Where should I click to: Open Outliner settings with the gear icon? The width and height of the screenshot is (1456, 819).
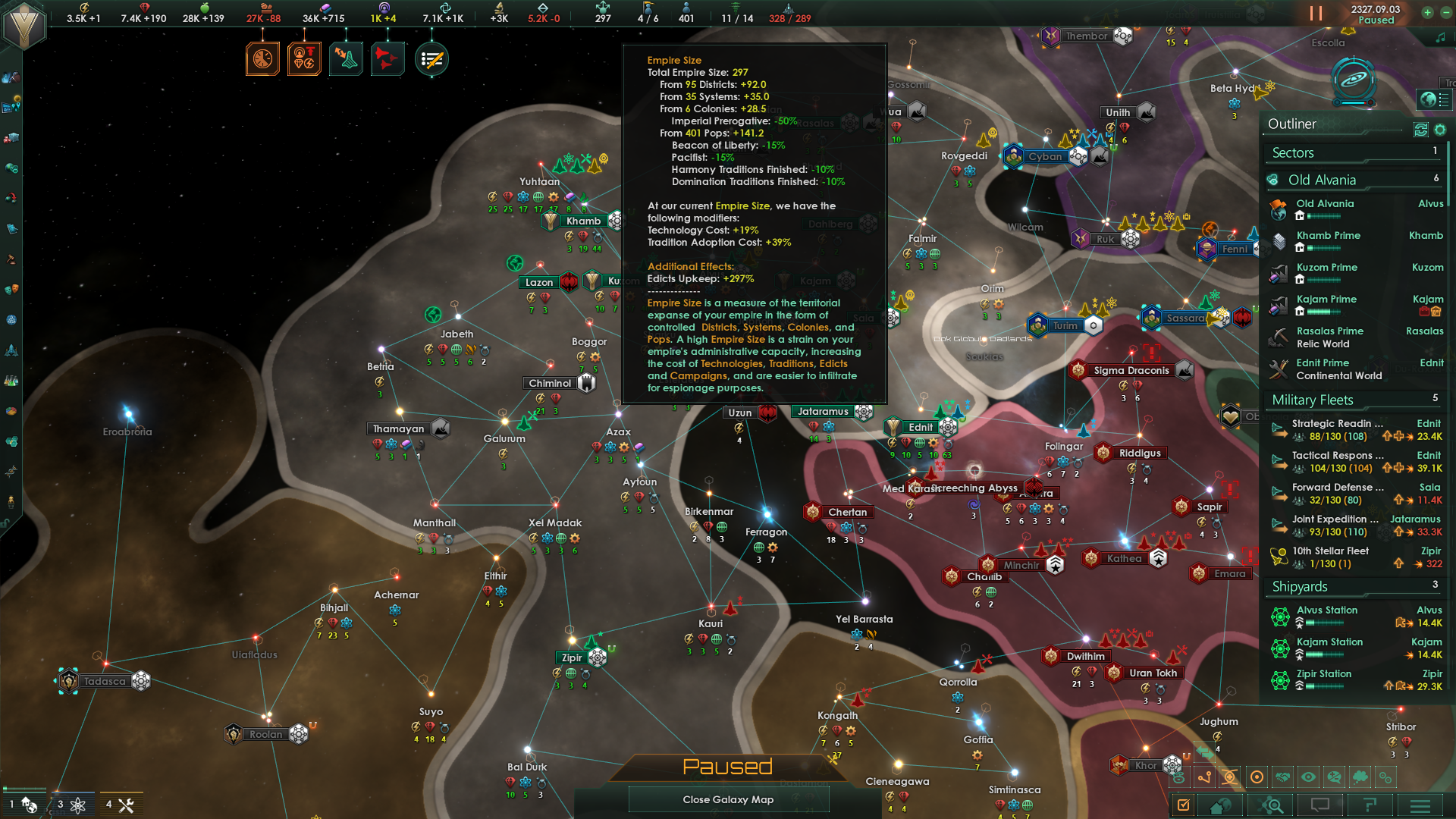[x=1440, y=130]
